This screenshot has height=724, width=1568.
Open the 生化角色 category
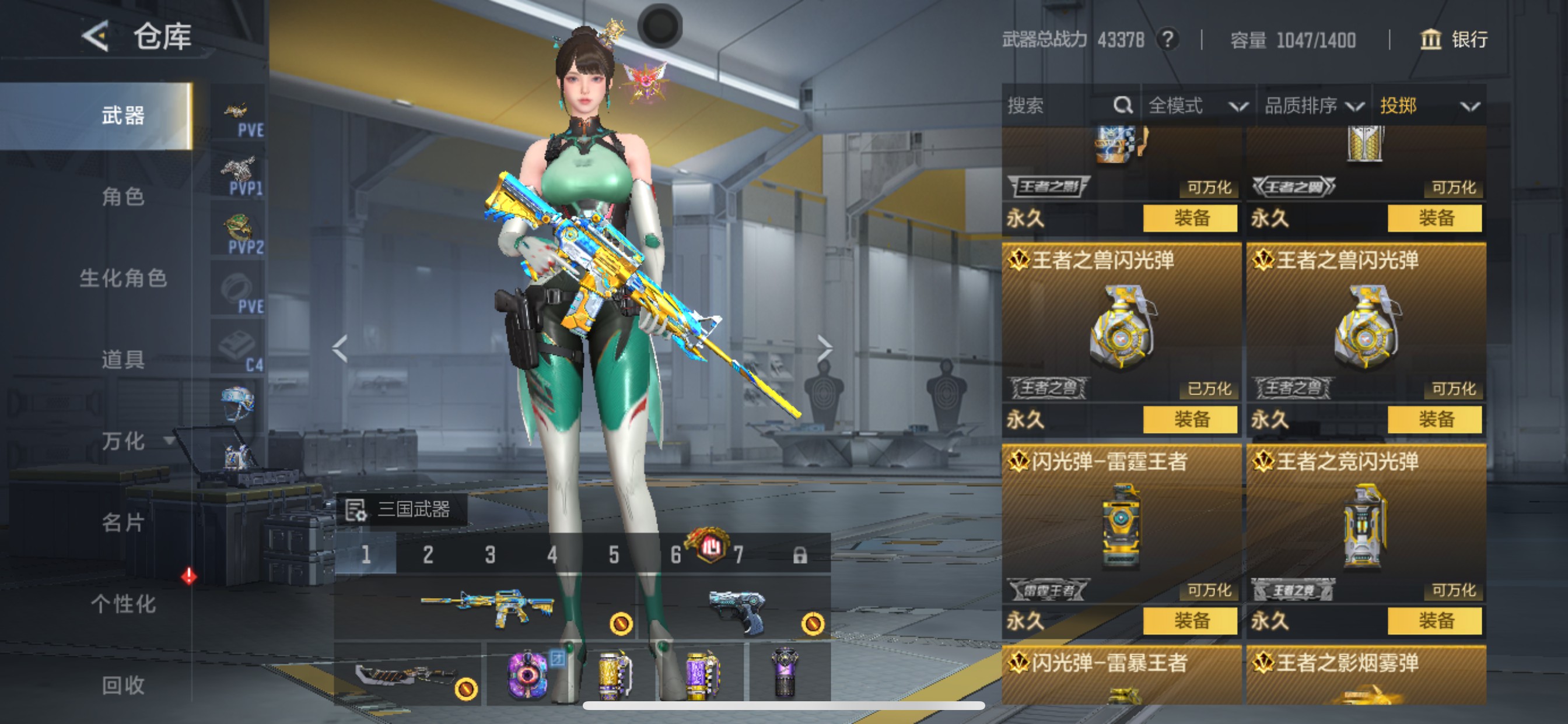(x=123, y=279)
